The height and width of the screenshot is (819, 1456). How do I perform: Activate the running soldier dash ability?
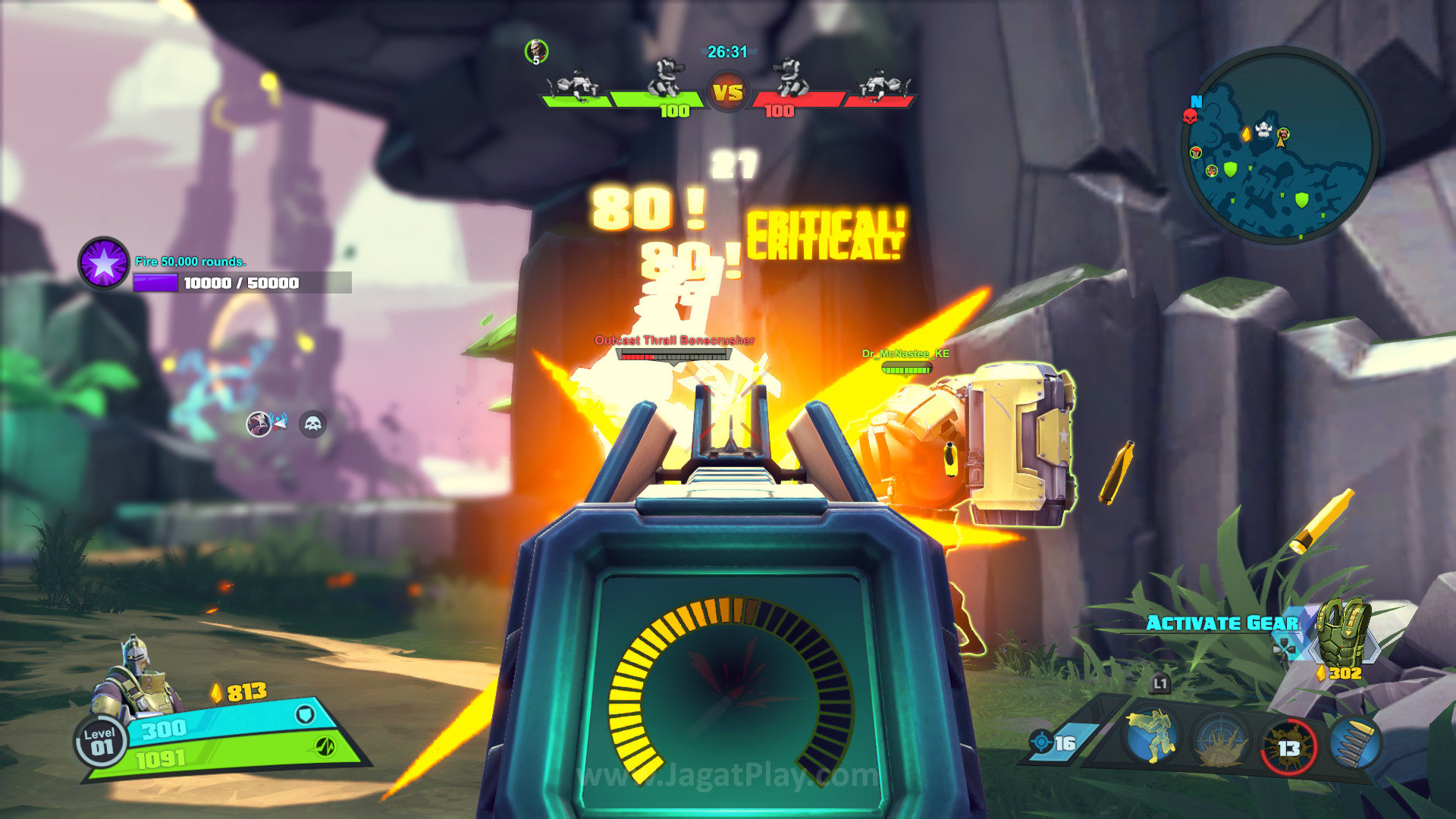pyautogui.click(x=1152, y=736)
